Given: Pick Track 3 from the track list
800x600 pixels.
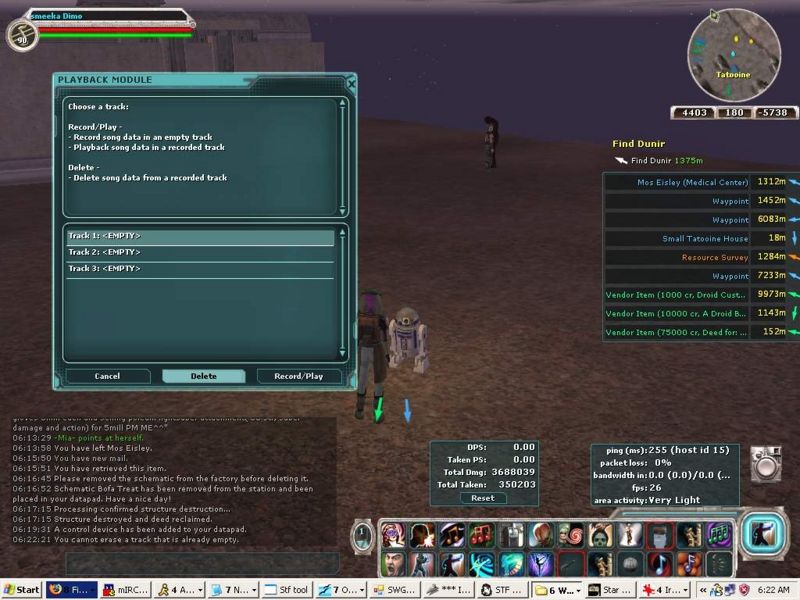Looking at the screenshot, I should [x=200, y=269].
